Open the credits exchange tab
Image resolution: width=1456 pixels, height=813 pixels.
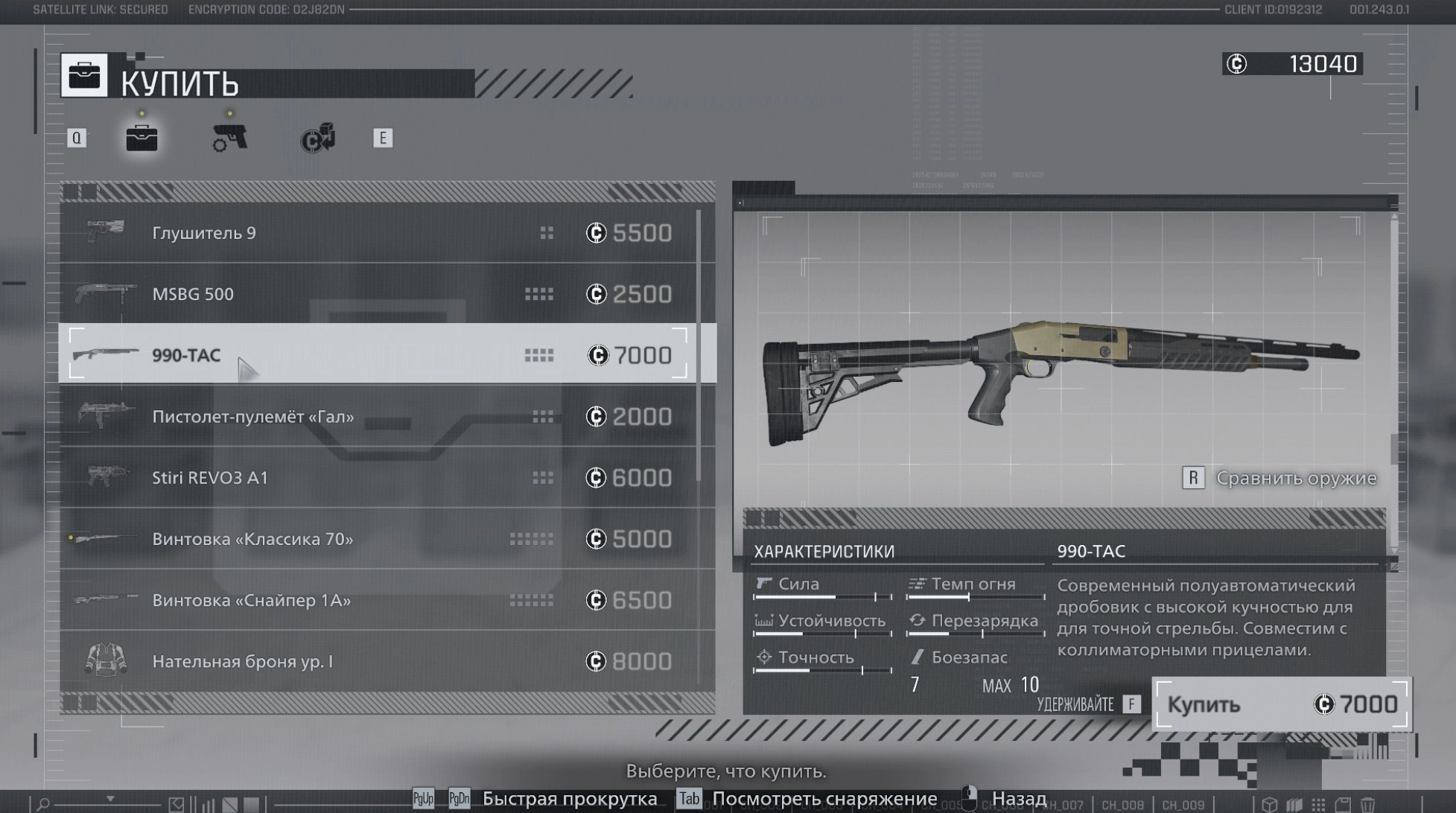click(318, 138)
